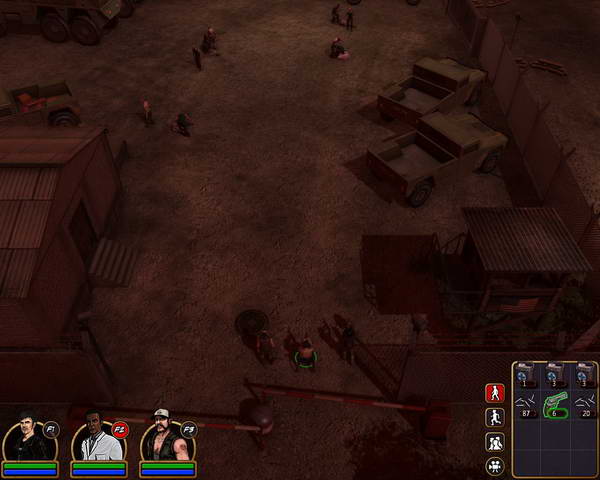The width and height of the screenshot is (600, 480).
Task: Select the mustached man with cap portrait
Action: [165, 438]
